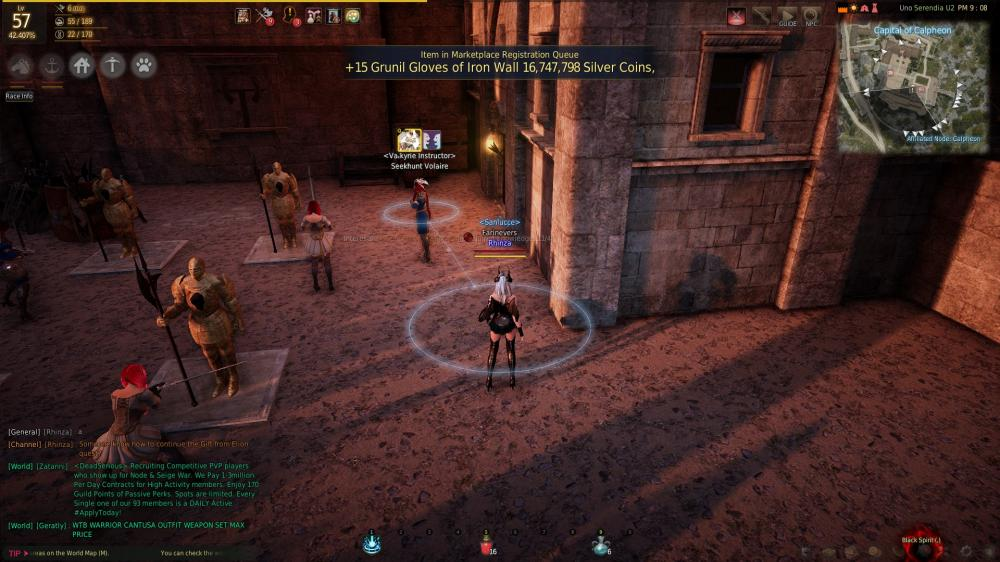Toggle the red crossed swords PvP icon
1000x562 pixels.
coord(737,16)
